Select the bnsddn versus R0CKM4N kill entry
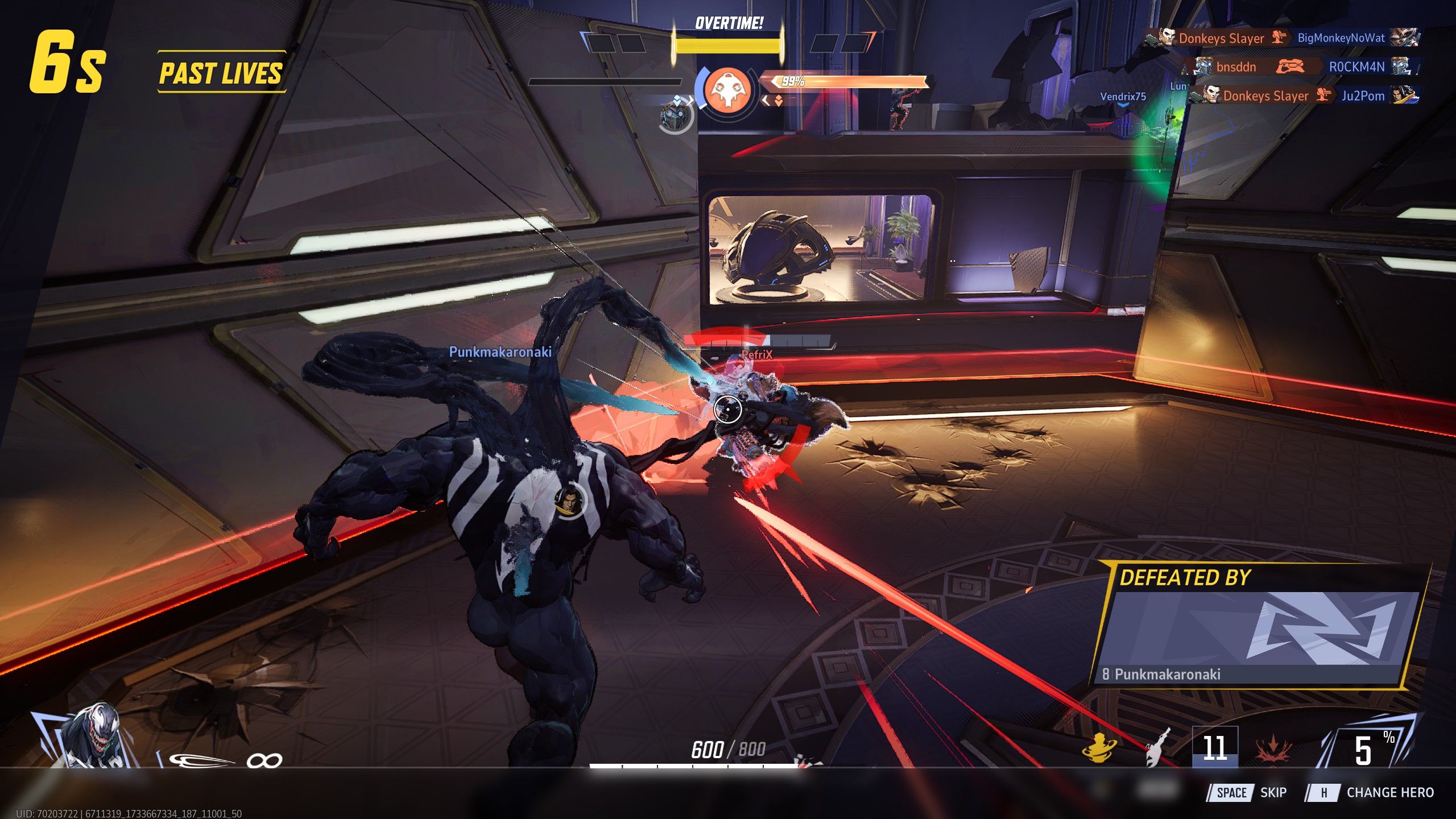 coord(1302,67)
